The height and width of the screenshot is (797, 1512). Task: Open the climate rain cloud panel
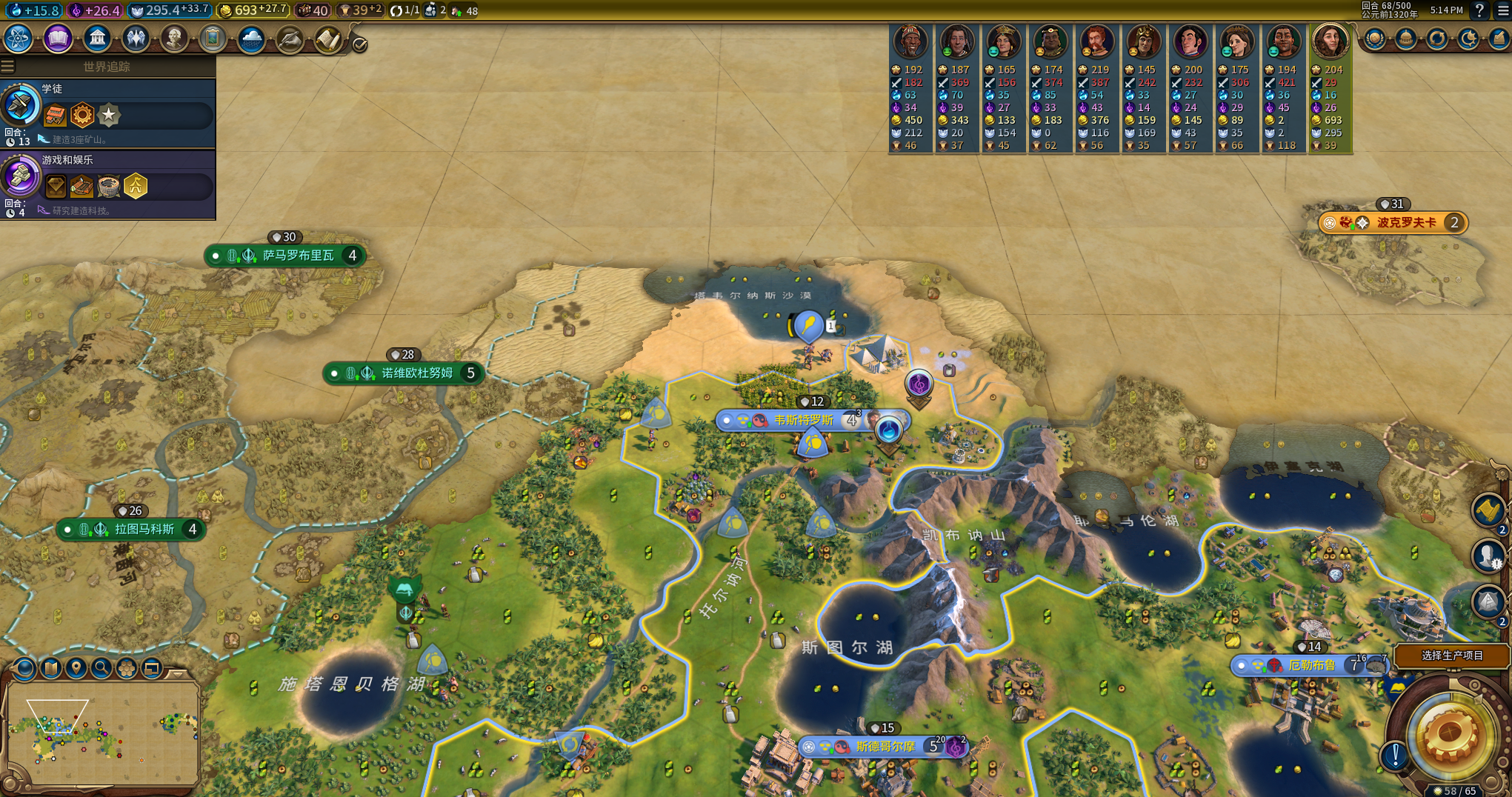tap(251, 39)
